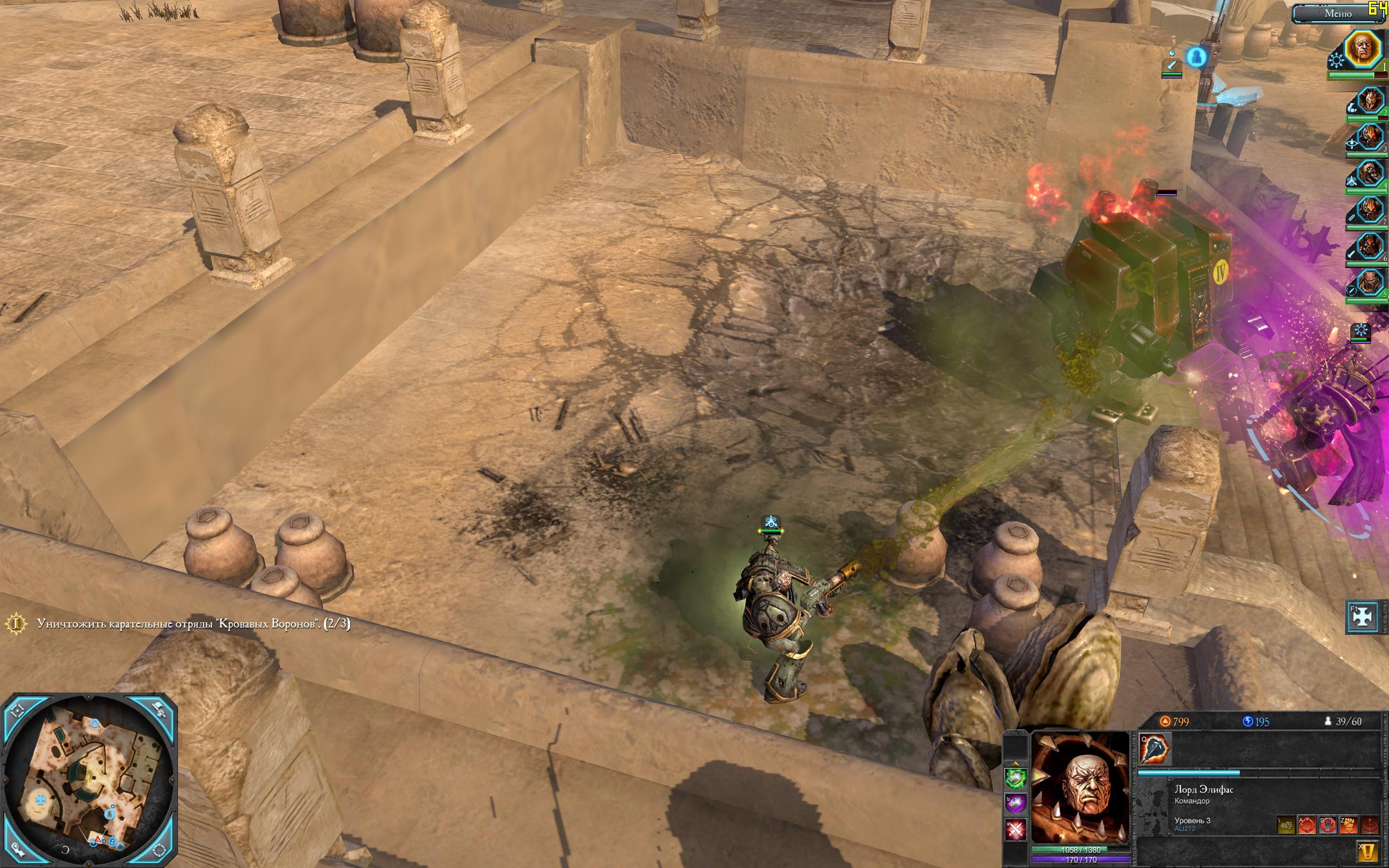Activate the flaming mace ability
The image size is (1389, 868).
click(x=1155, y=749)
